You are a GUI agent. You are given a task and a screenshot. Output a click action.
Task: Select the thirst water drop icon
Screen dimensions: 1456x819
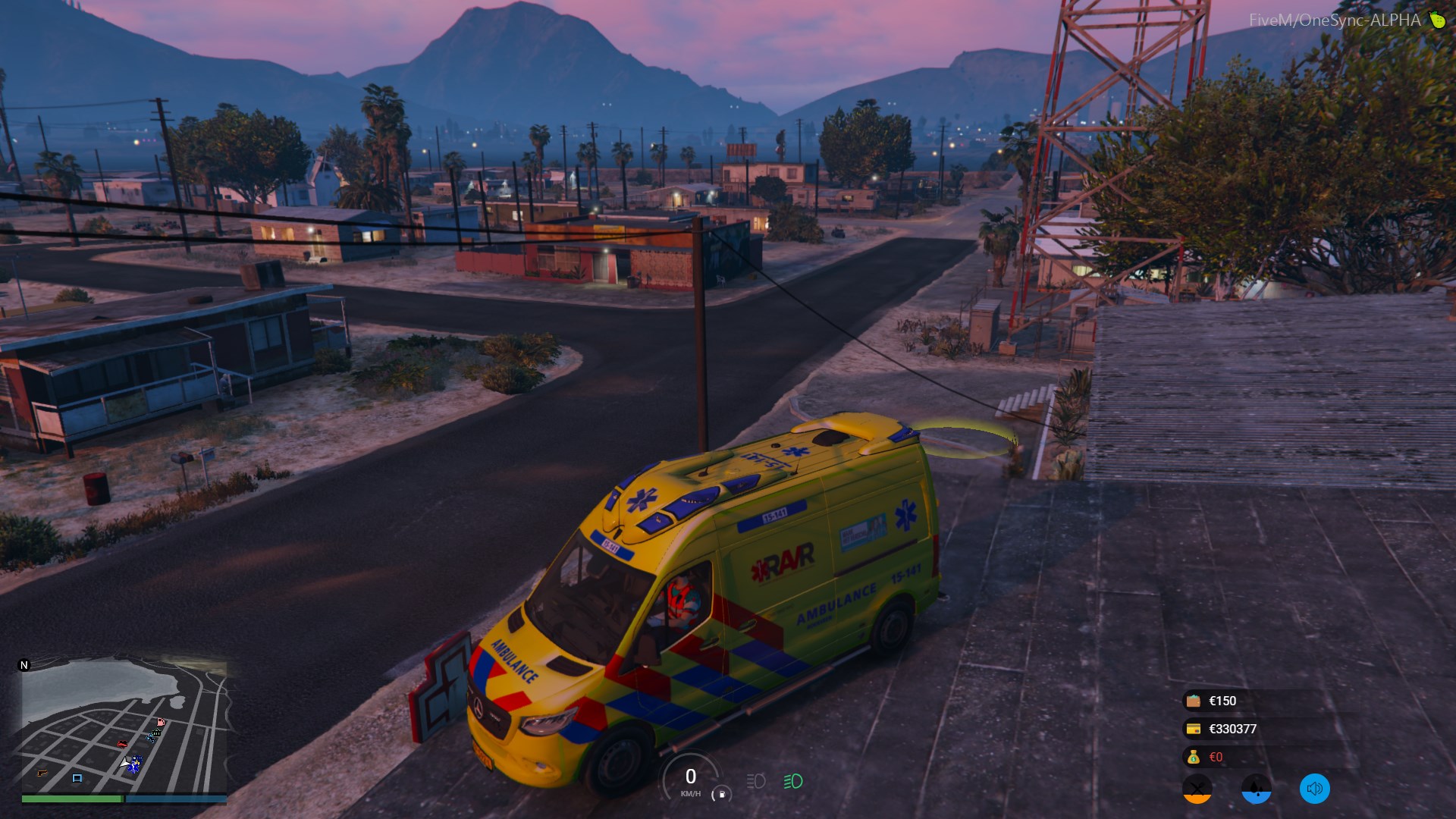[x=1256, y=789]
